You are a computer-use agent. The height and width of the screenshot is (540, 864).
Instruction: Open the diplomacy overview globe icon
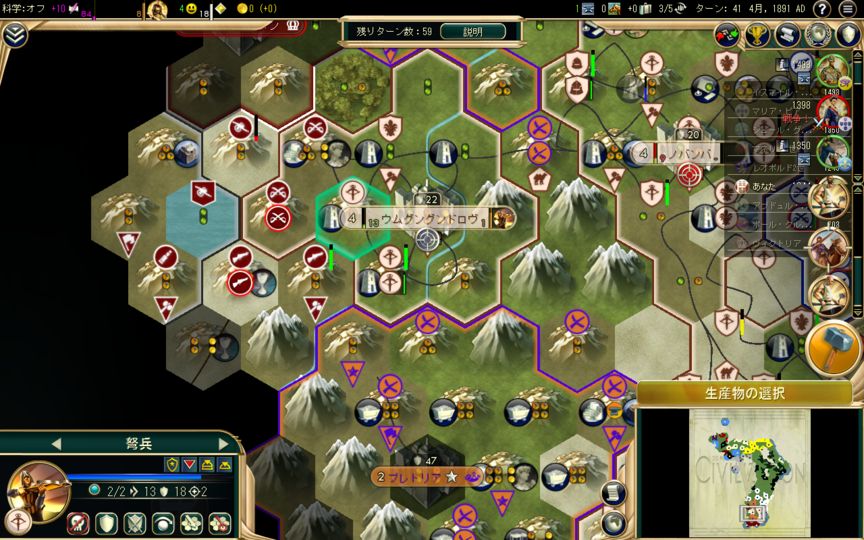tap(819, 35)
